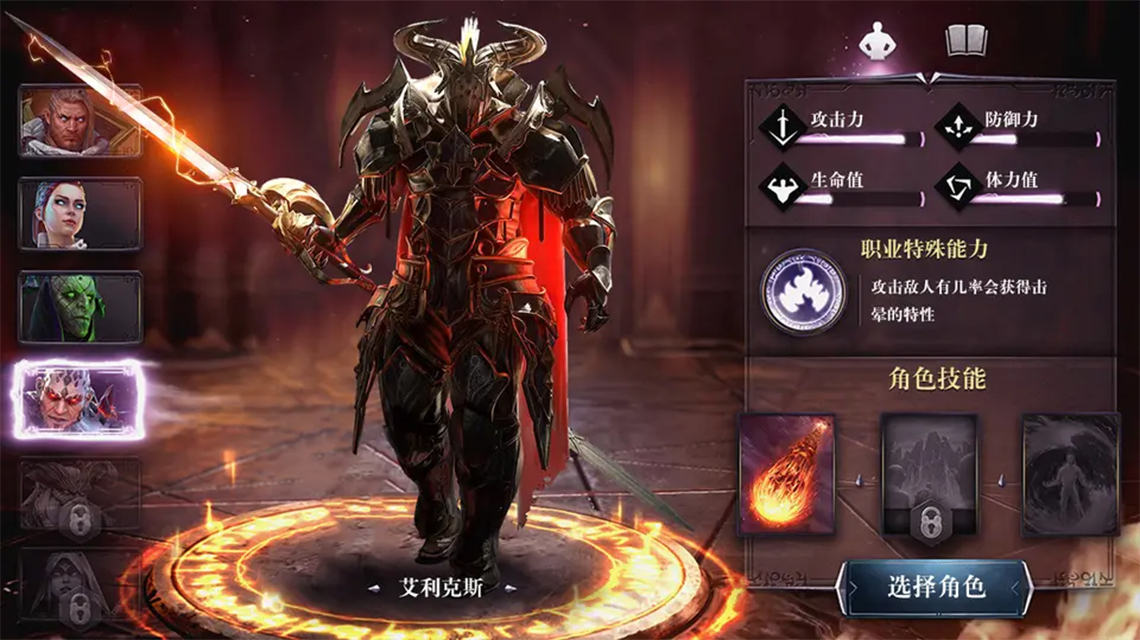1140x640 pixels.
Task: Confirm with the 选择角色 button
Action: tap(935, 587)
